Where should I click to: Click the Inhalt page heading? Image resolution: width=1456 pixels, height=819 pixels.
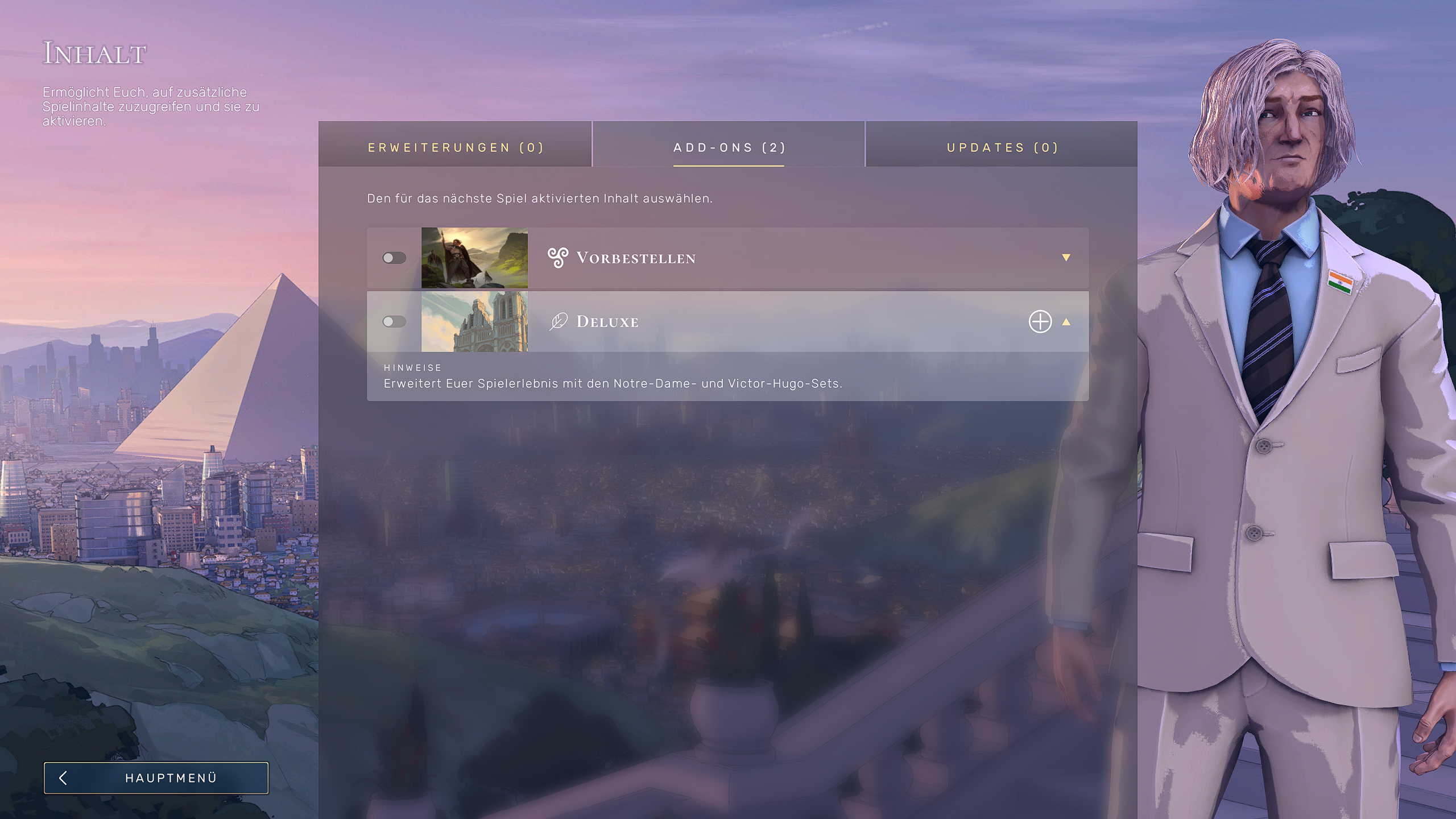click(94, 53)
